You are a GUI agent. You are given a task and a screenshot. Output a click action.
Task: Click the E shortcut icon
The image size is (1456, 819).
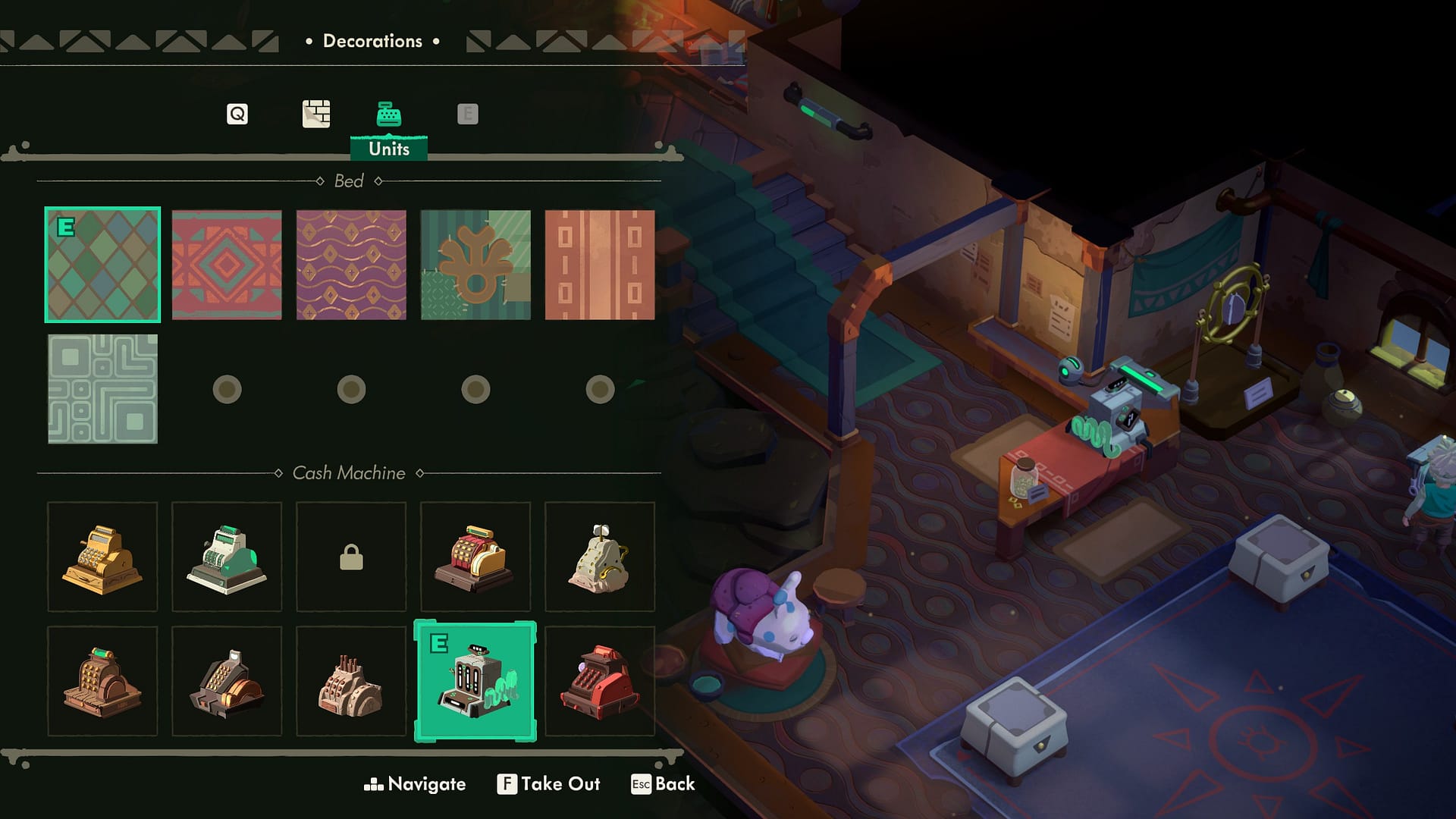467,114
